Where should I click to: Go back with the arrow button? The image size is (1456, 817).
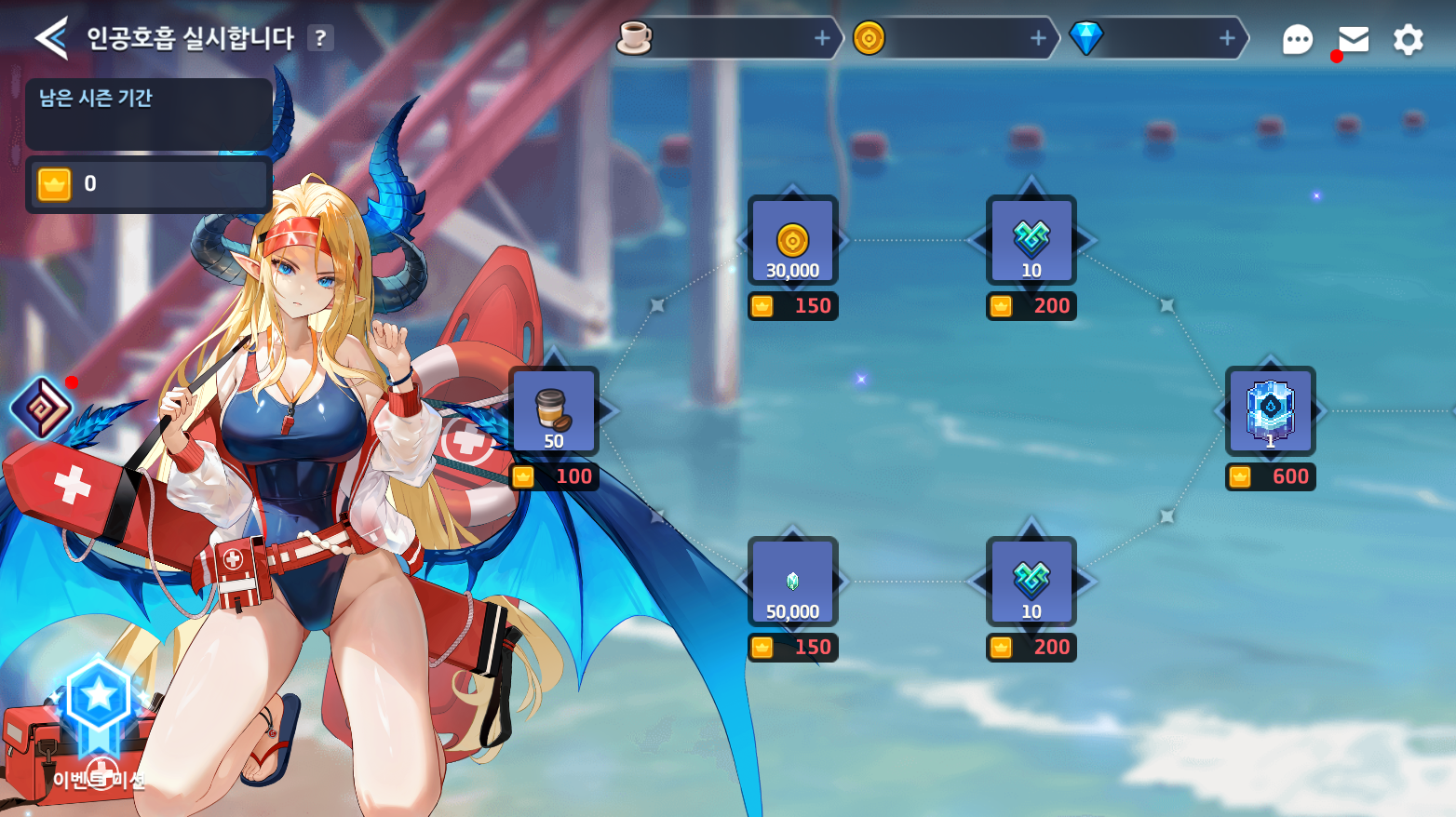[51, 38]
